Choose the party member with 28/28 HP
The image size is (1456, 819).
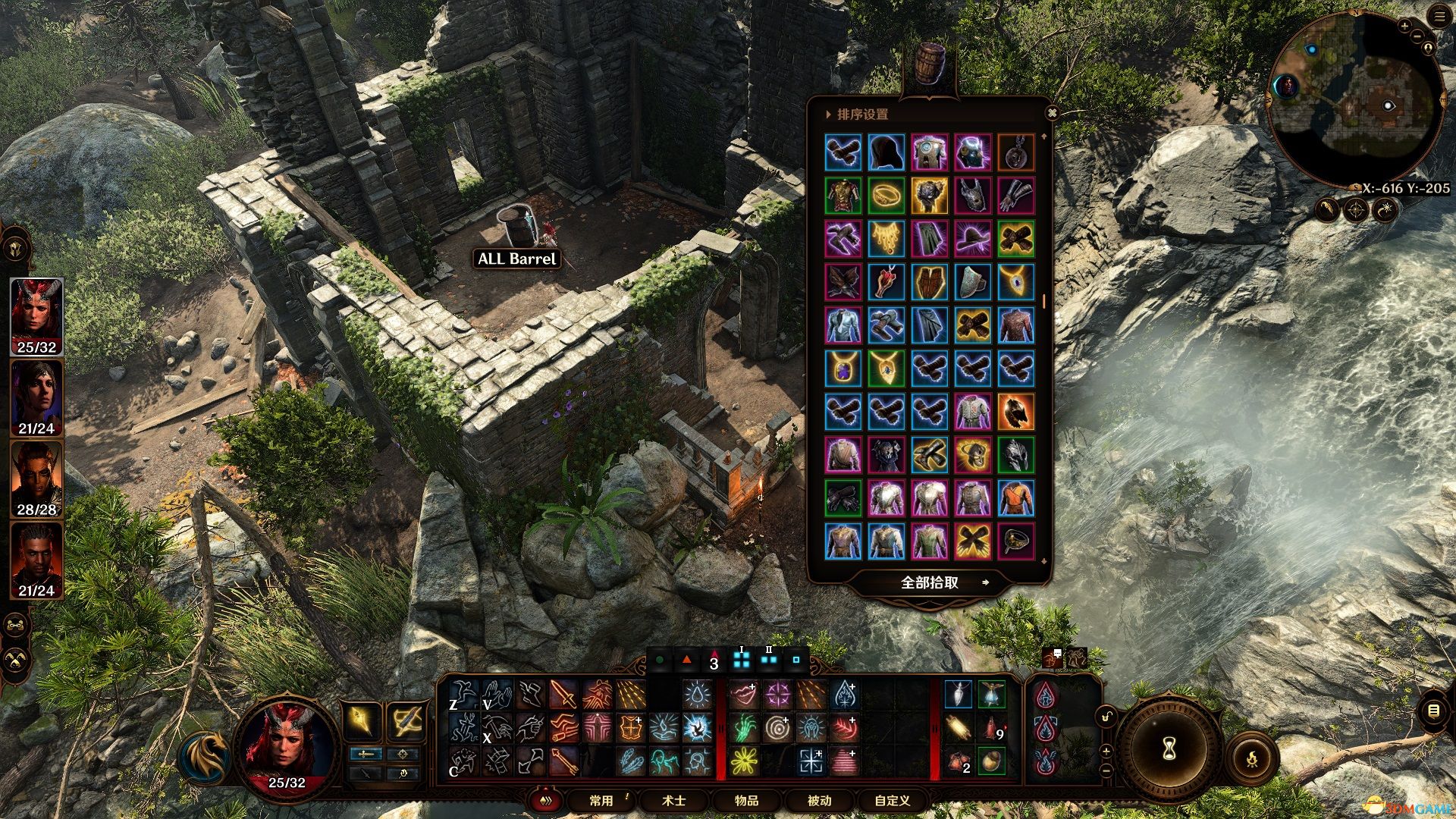coord(36,479)
